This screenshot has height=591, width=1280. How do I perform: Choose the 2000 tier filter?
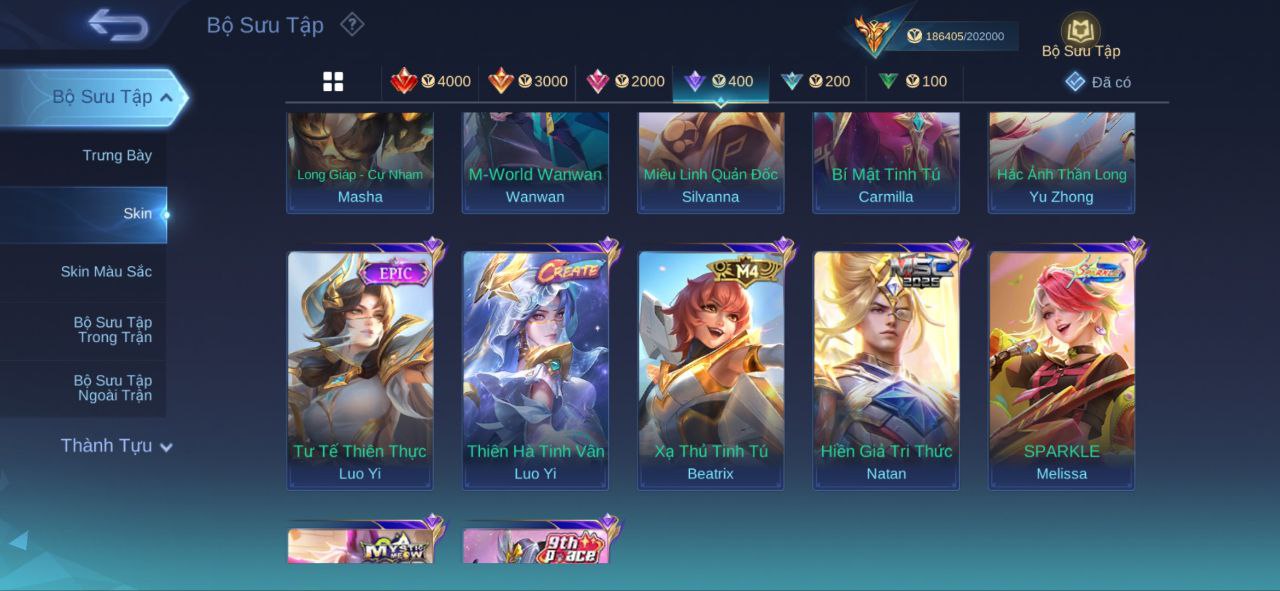pos(624,82)
